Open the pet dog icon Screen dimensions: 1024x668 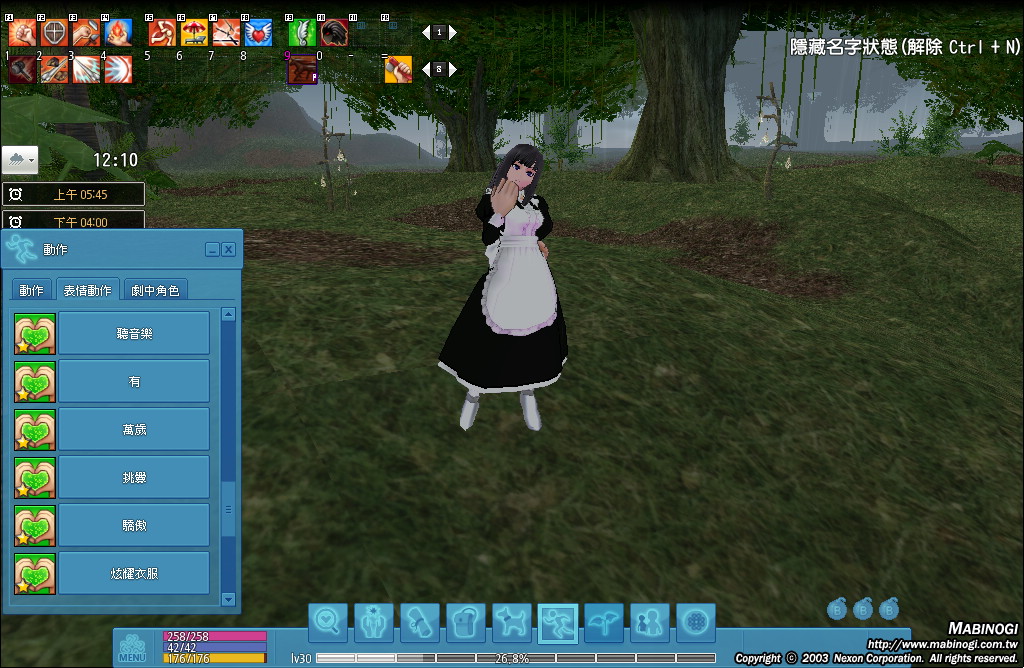point(512,623)
